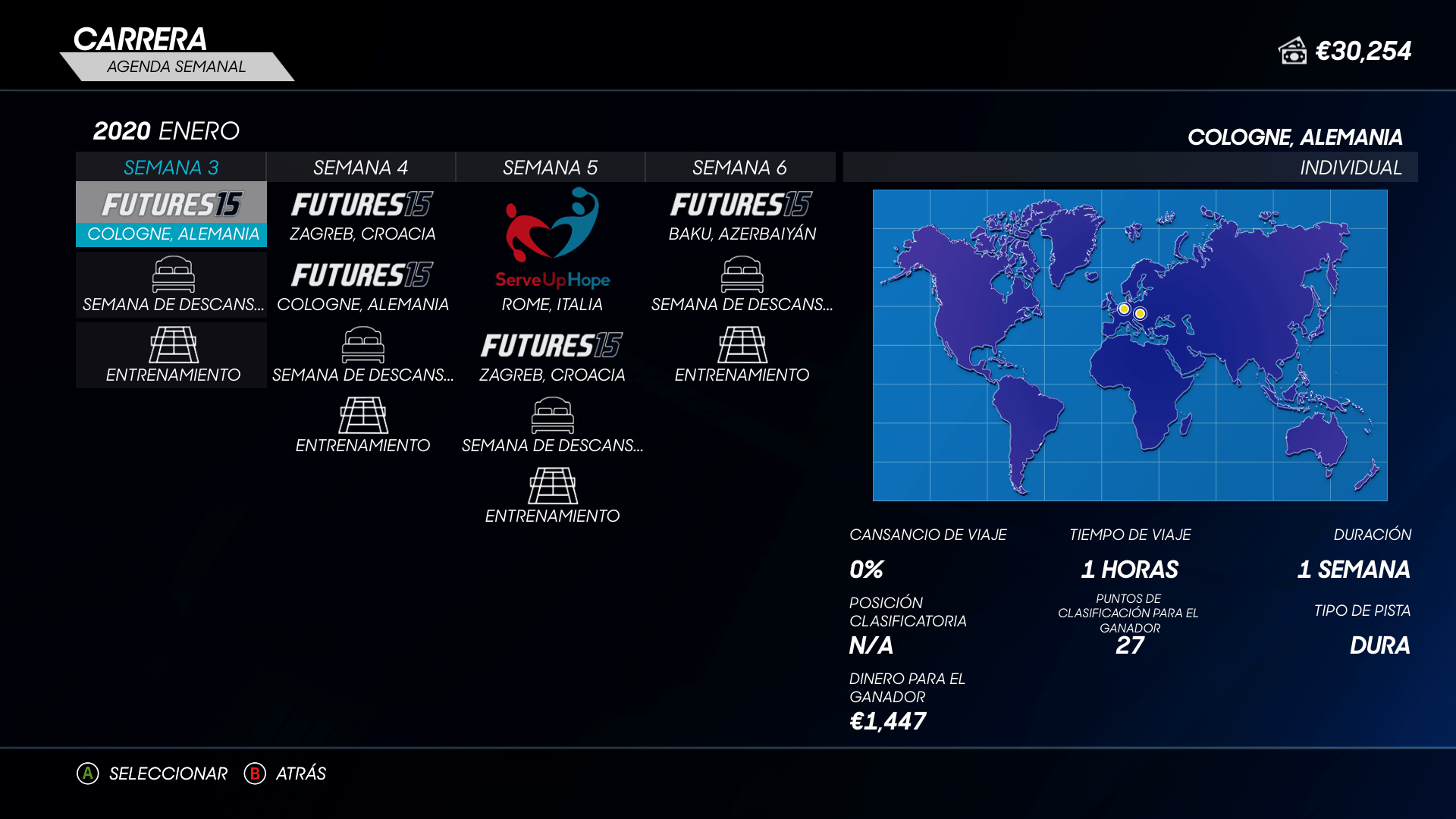Select the rest week entry in Semana 5
Image resolution: width=1456 pixels, height=819 pixels.
click(551, 426)
